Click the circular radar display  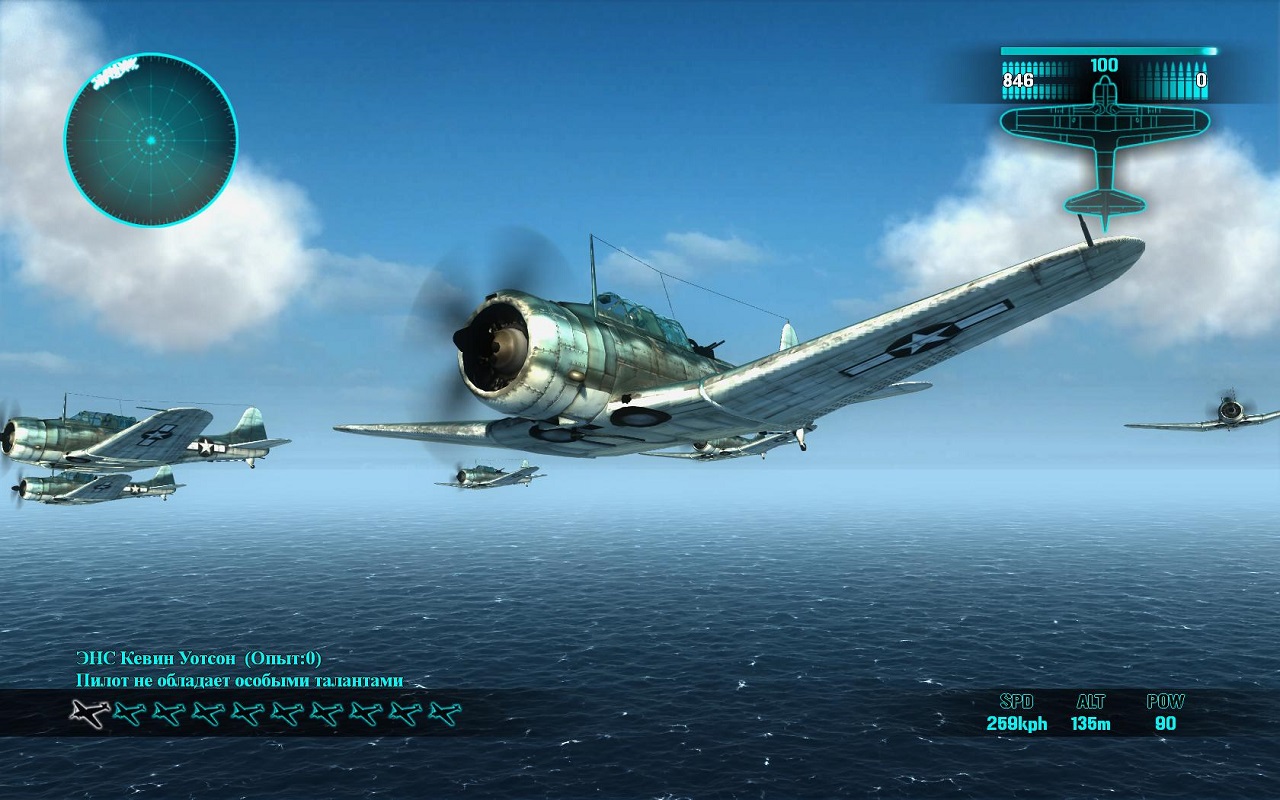151,140
